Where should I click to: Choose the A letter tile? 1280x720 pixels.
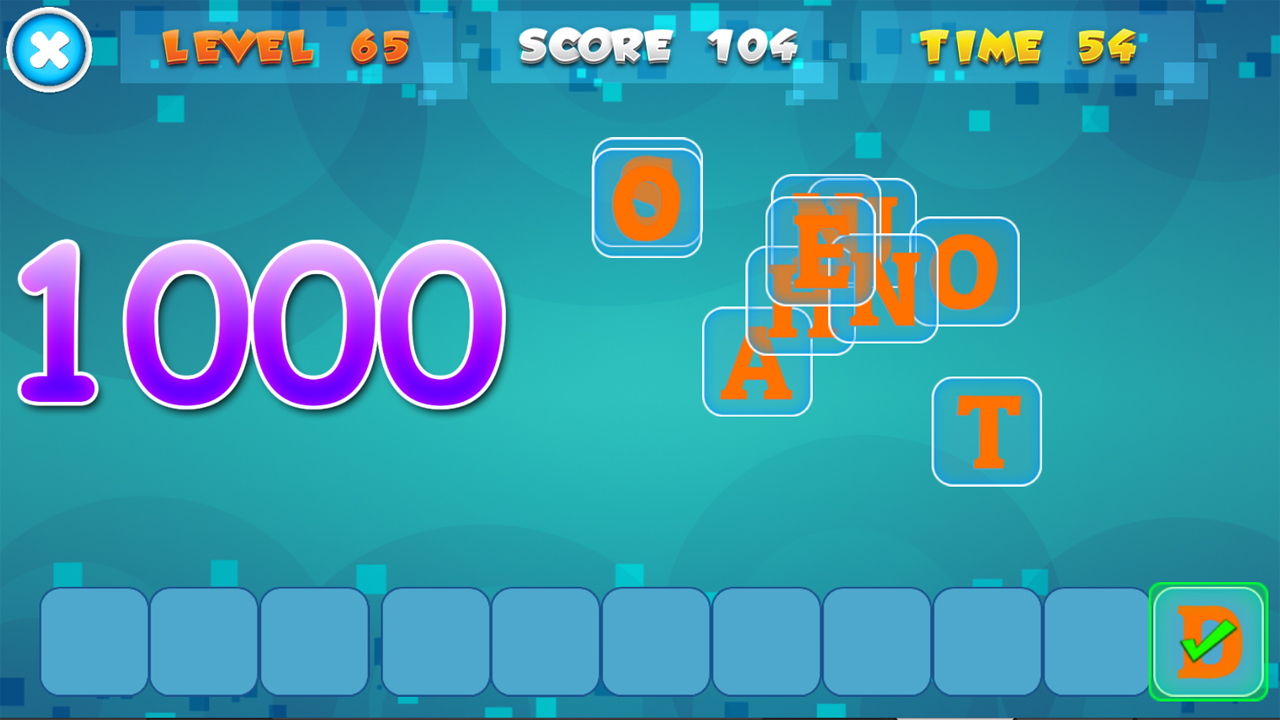point(757,365)
